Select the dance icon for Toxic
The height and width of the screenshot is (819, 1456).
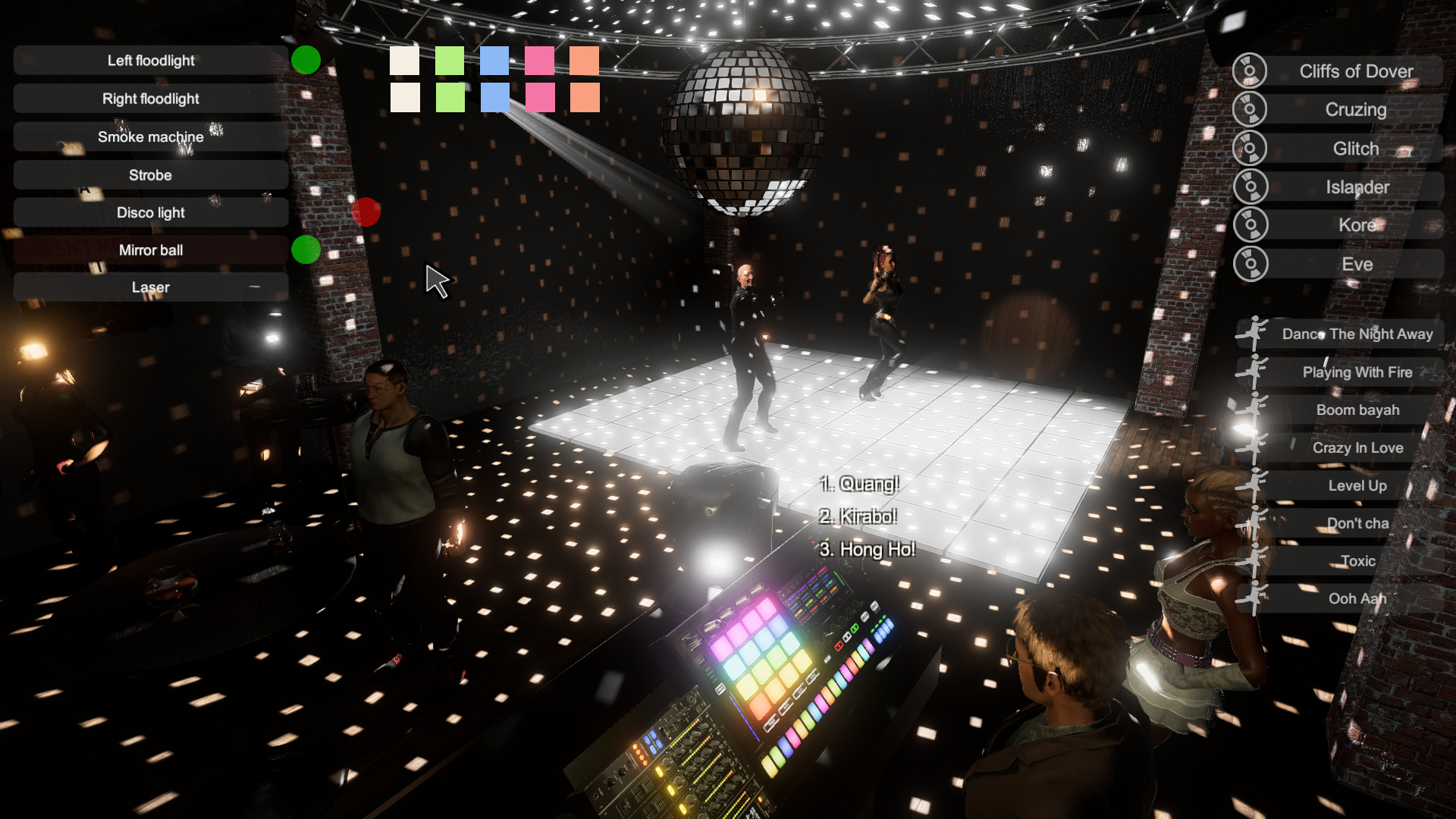1251,560
